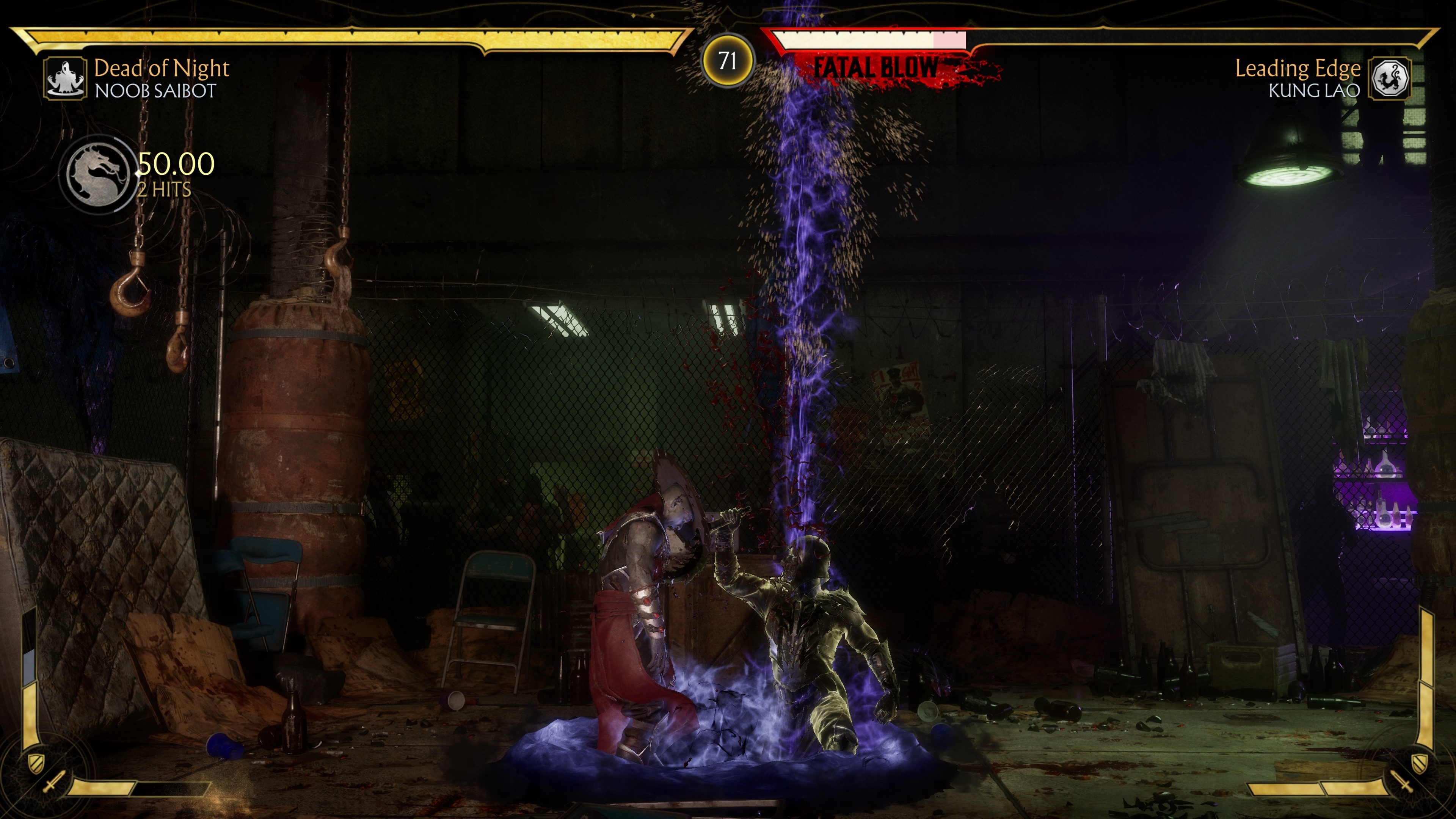Select the red Fatal Blow indicator
The width and height of the screenshot is (1456, 819).
tap(876, 69)
